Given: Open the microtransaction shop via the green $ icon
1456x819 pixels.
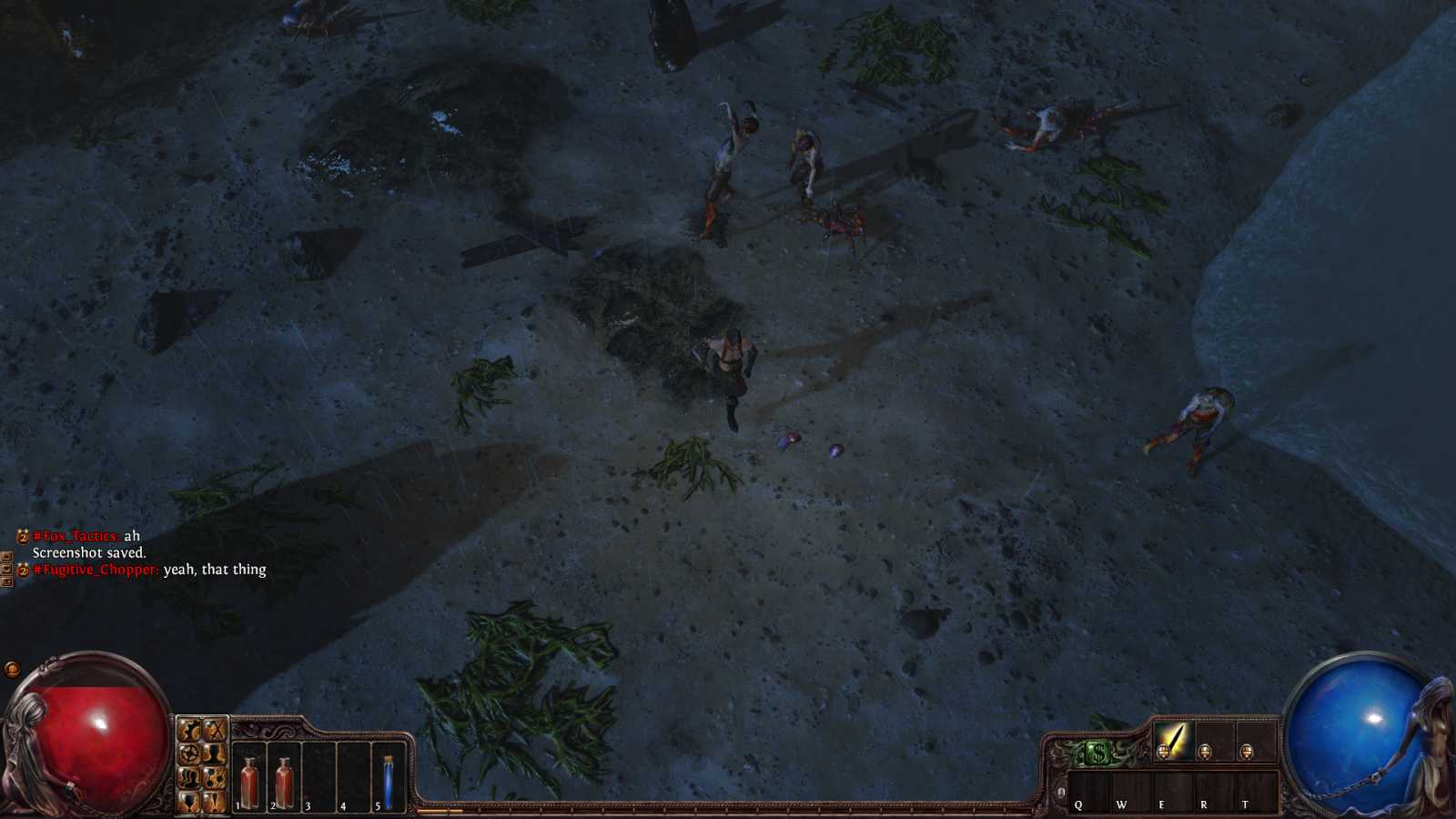Looking at the screenshot, I should click(1097, 752).
